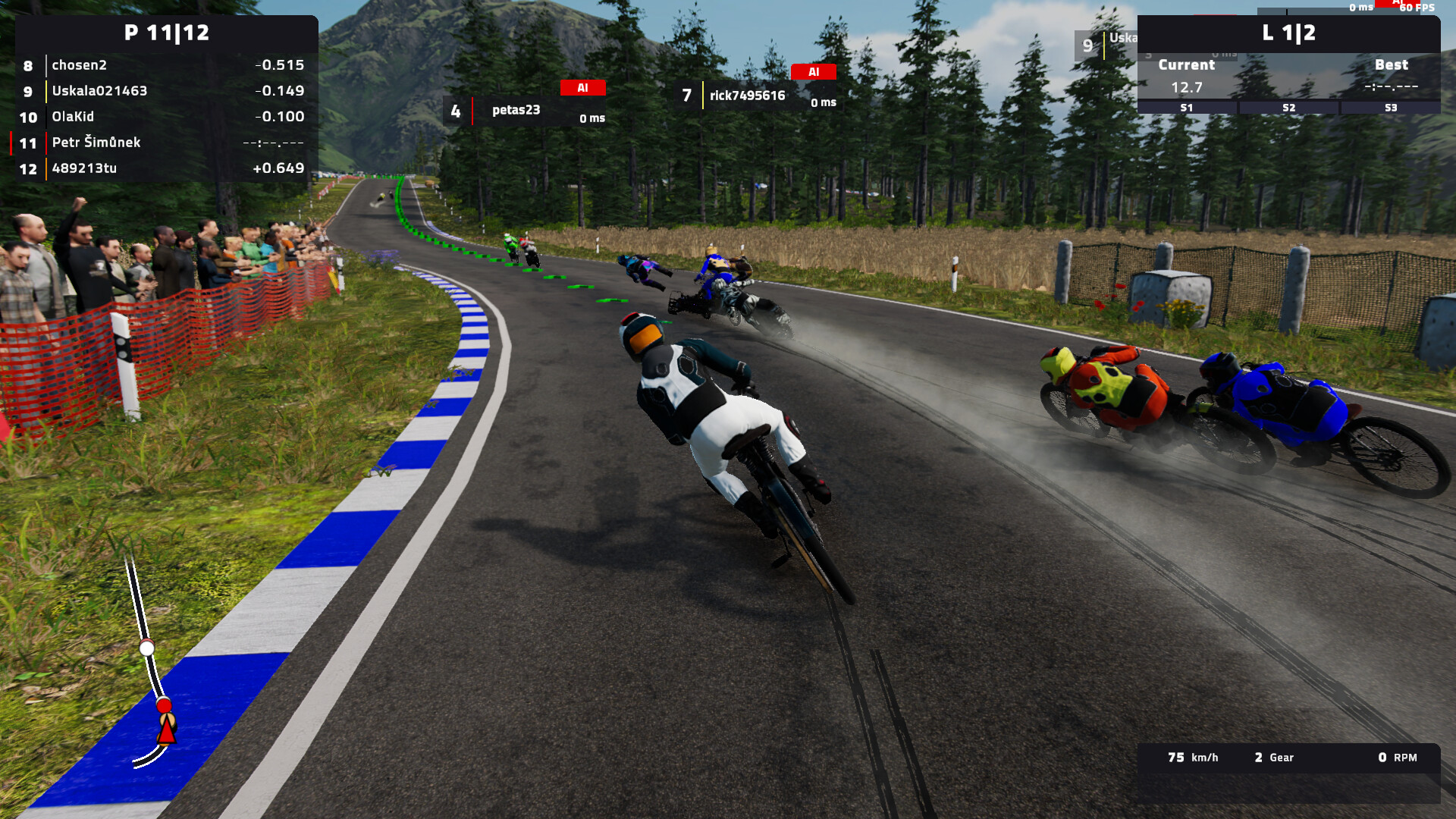This screenshot has height=819, width=1456.
Task: Expand the L 1|2 lap timing panel
Action: point(1288,34)
